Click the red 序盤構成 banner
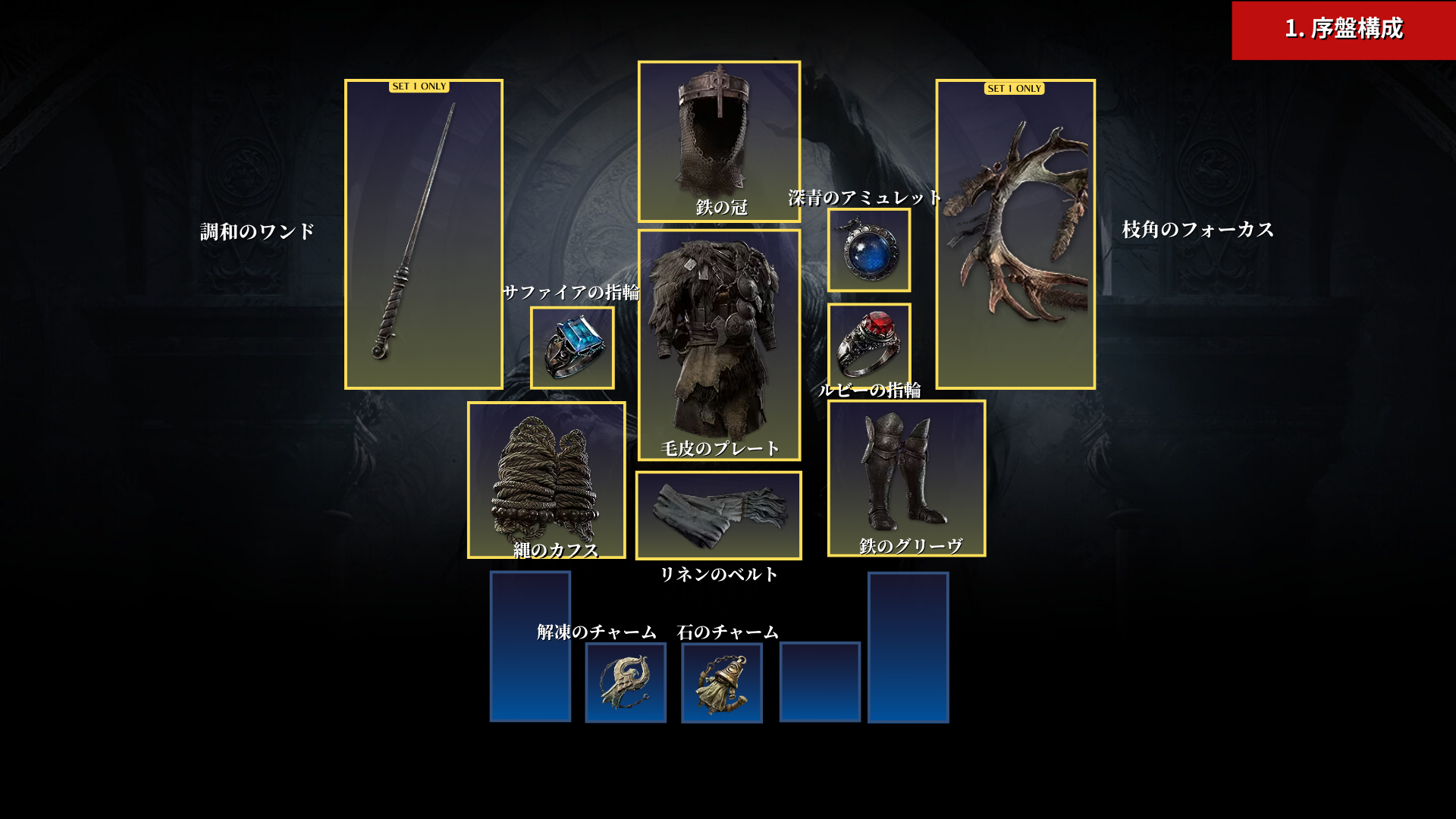The width and height of the screenshot is (1456, 819). click(x=1343, y=30)
